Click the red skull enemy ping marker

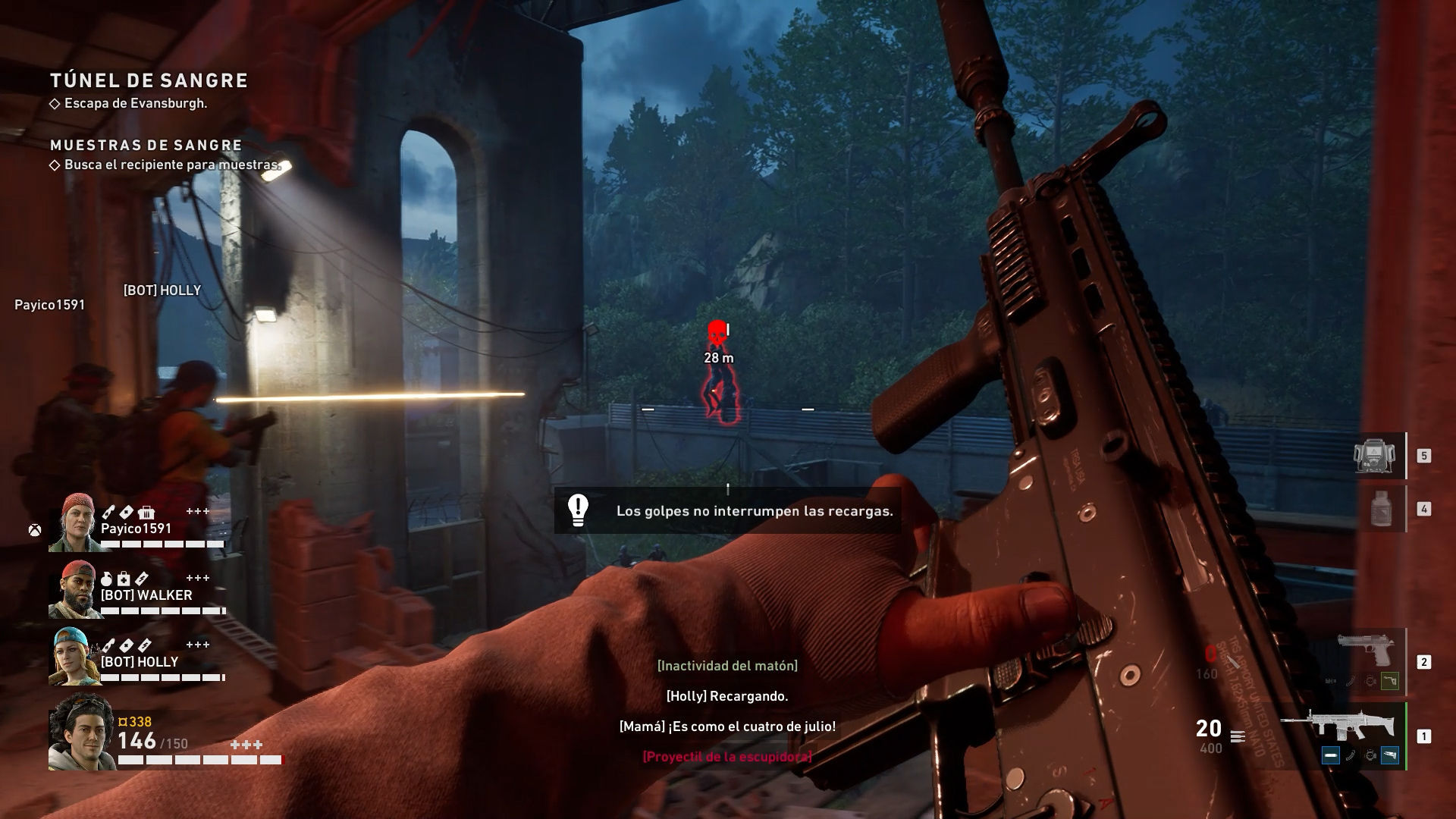click(x=717, y=333)
